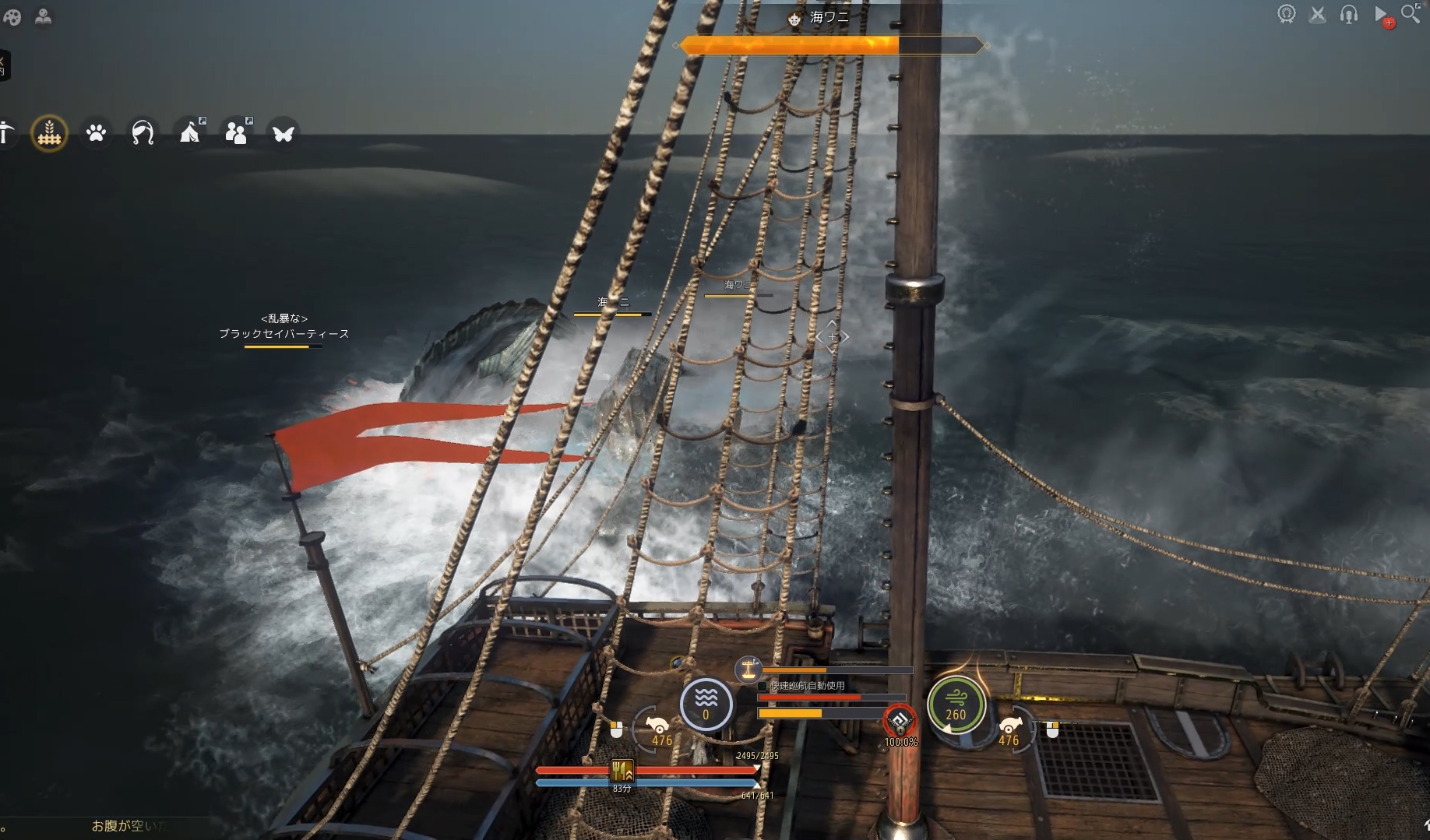Select the farming/crop icon in the left sidebar

pos(49,133)
